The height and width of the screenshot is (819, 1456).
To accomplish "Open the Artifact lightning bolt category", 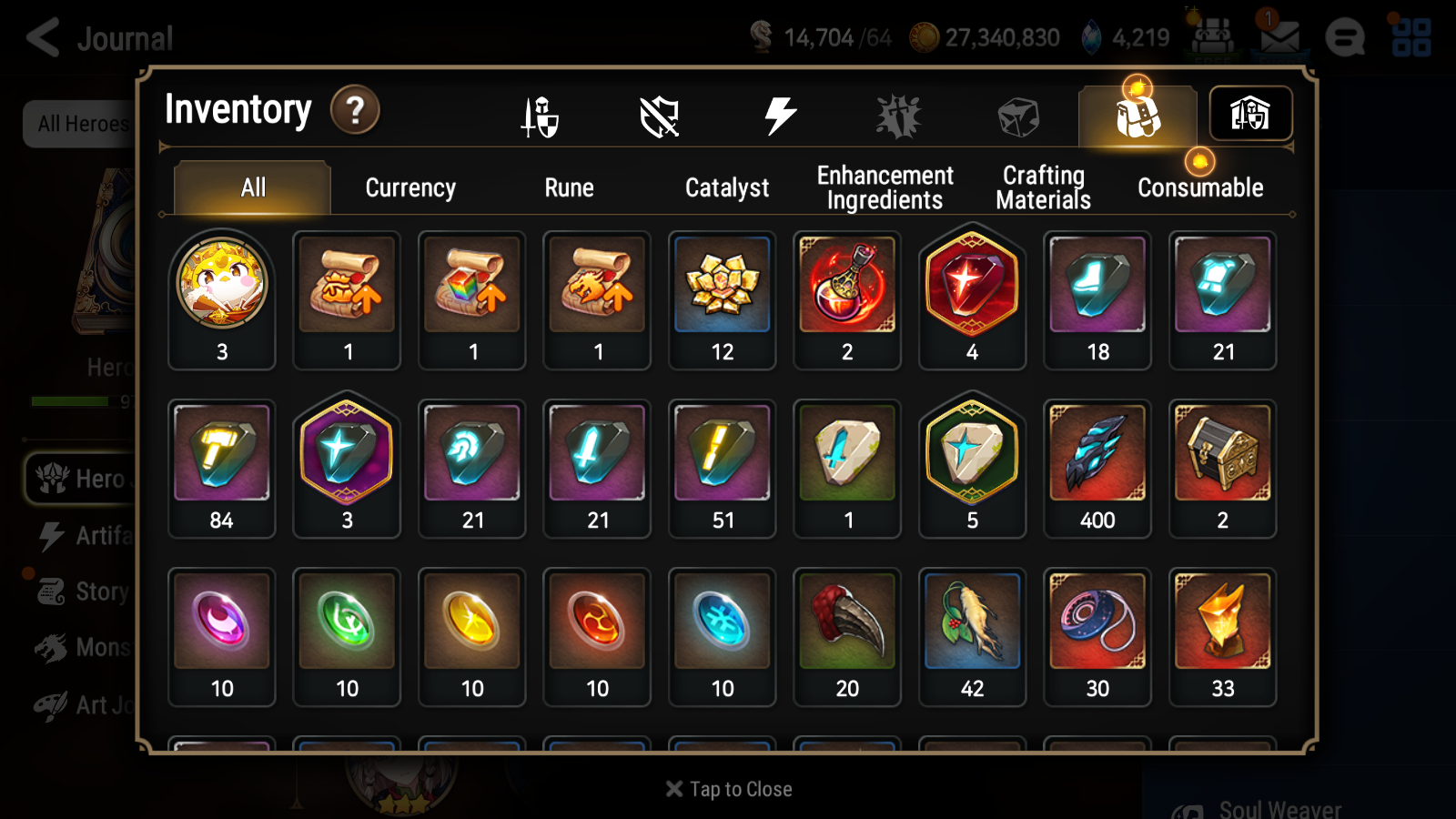I will pos(778,115).
